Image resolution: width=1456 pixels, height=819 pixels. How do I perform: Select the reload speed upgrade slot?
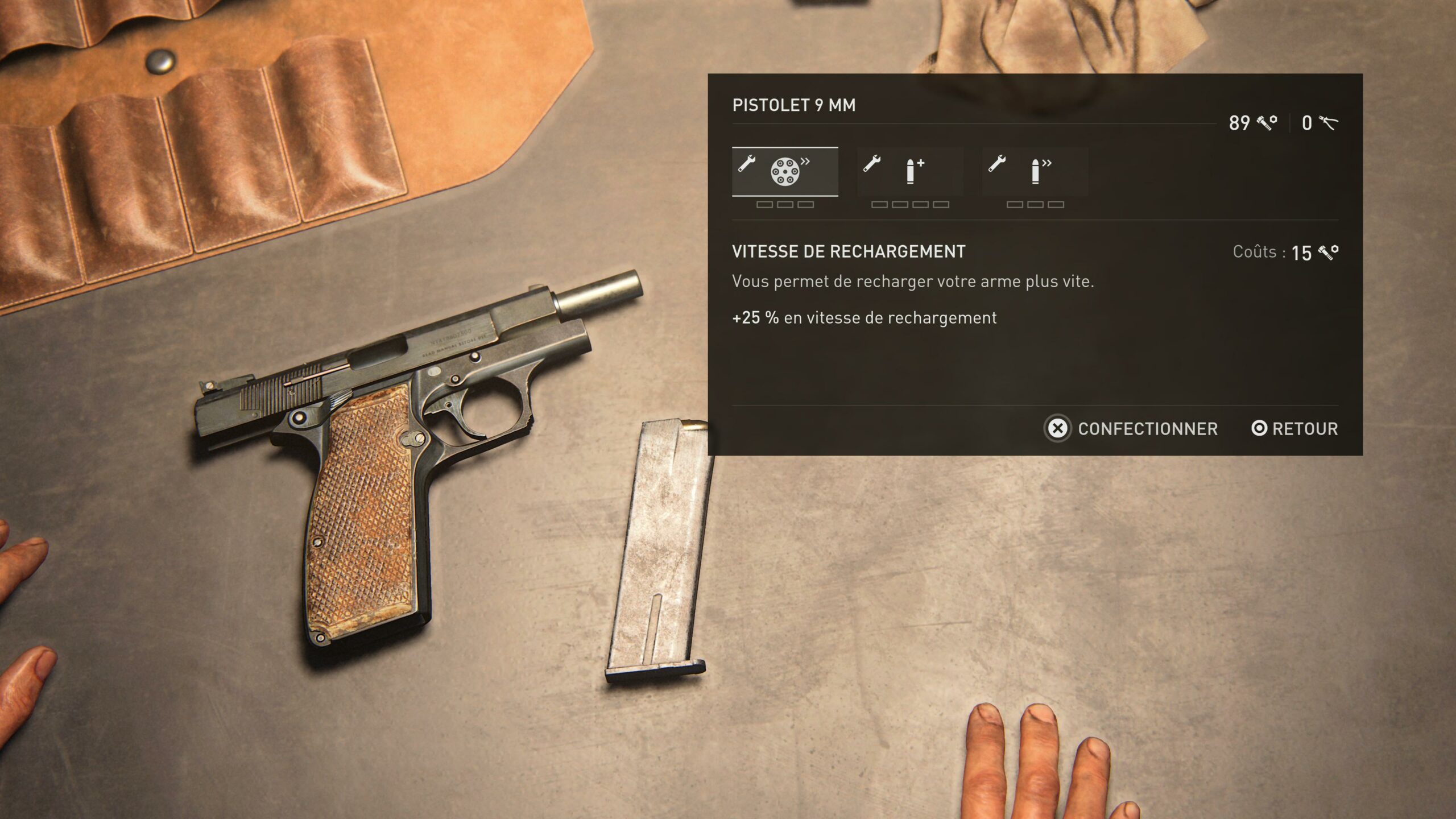coord(784,172)
